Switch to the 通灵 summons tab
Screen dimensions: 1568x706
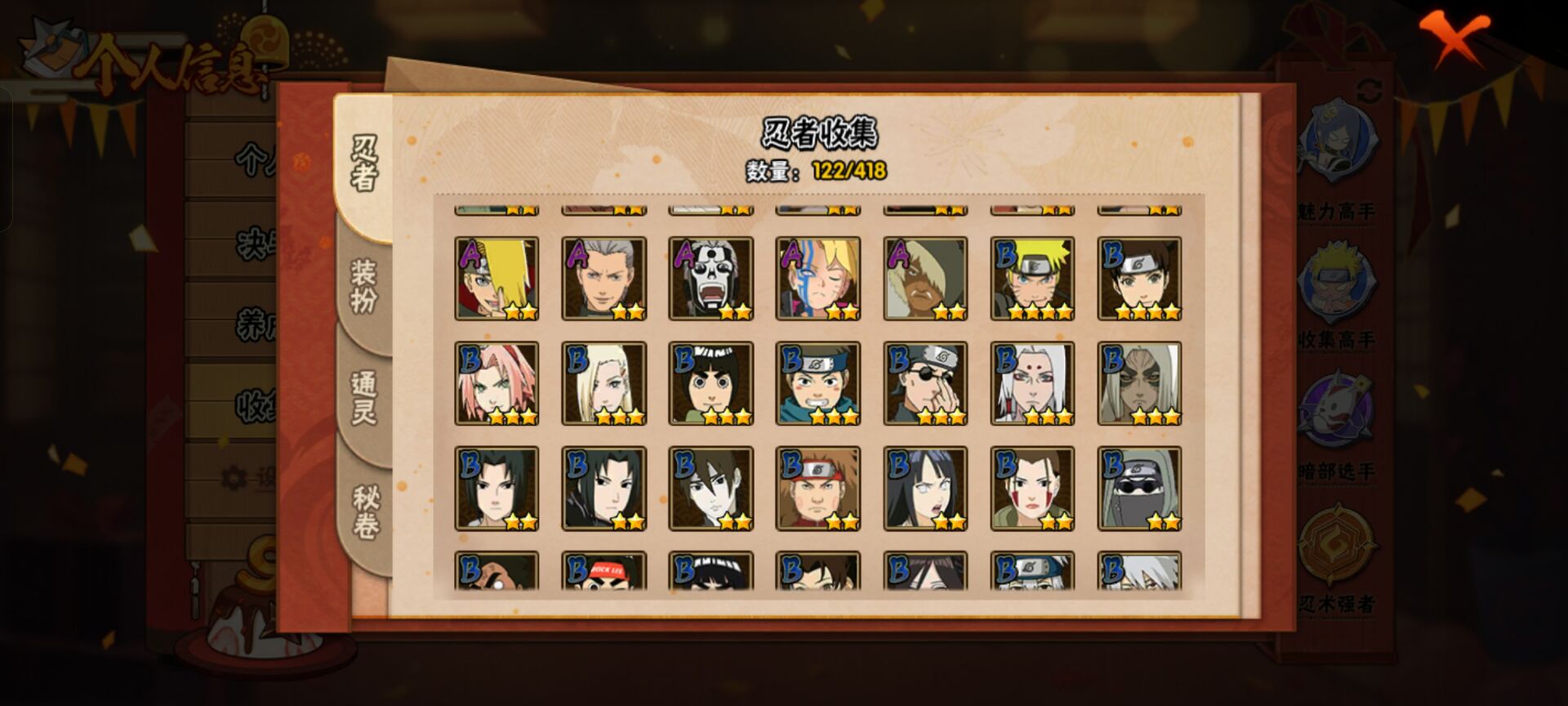click(x=364, y=398)
